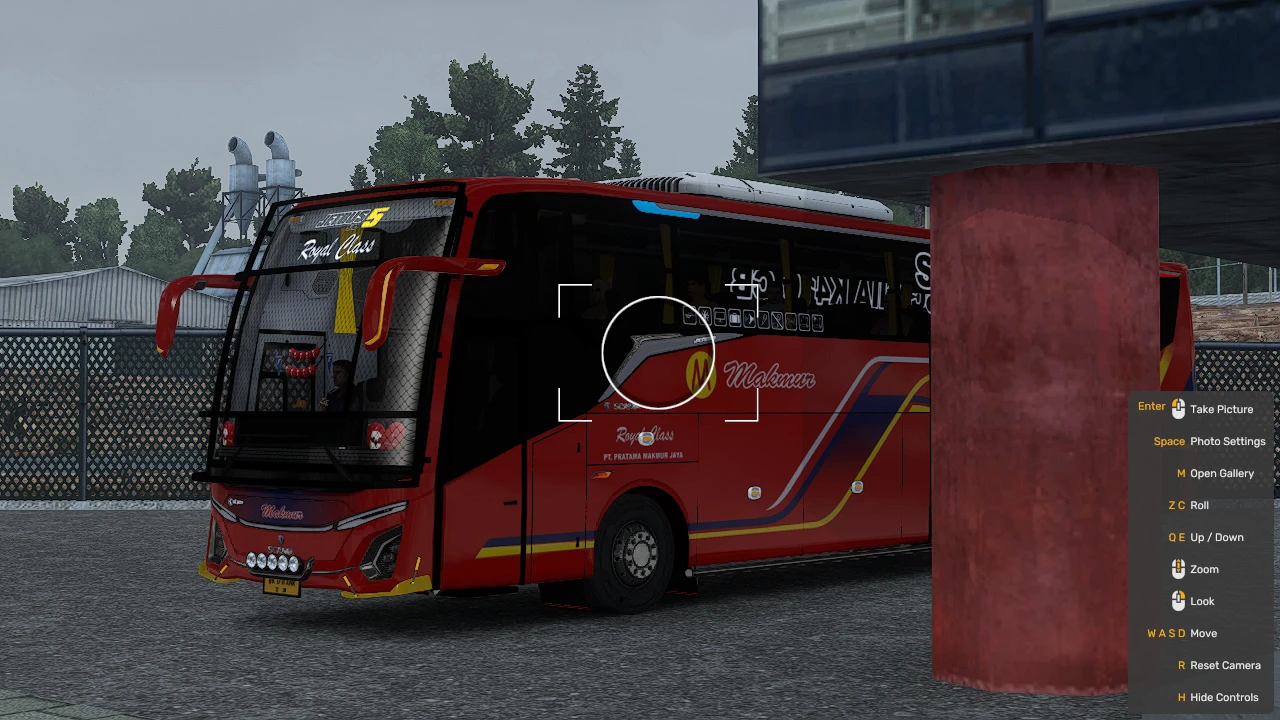The image size is (1280, 720).
Task: Click the M key label for Open Gallery
Action: tap(1180, 473)
